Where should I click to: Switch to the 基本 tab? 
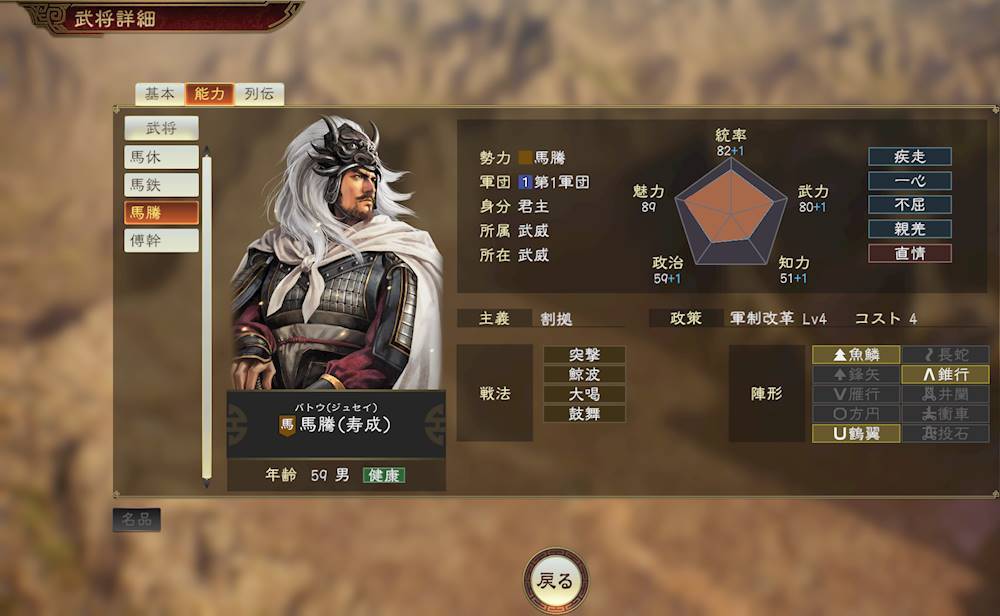click(159, 94)
